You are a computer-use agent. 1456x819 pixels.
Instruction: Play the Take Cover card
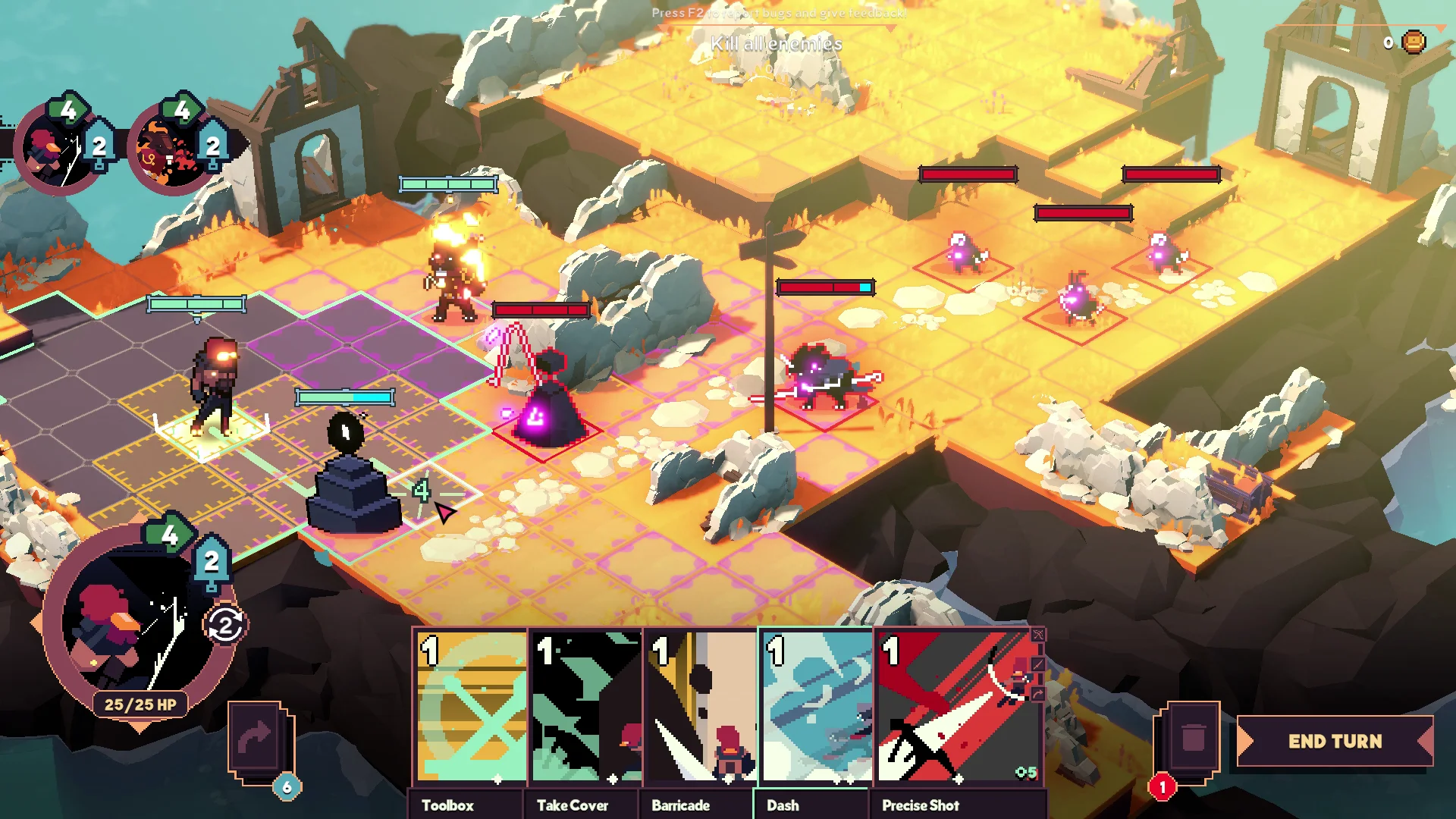point(586,709)
